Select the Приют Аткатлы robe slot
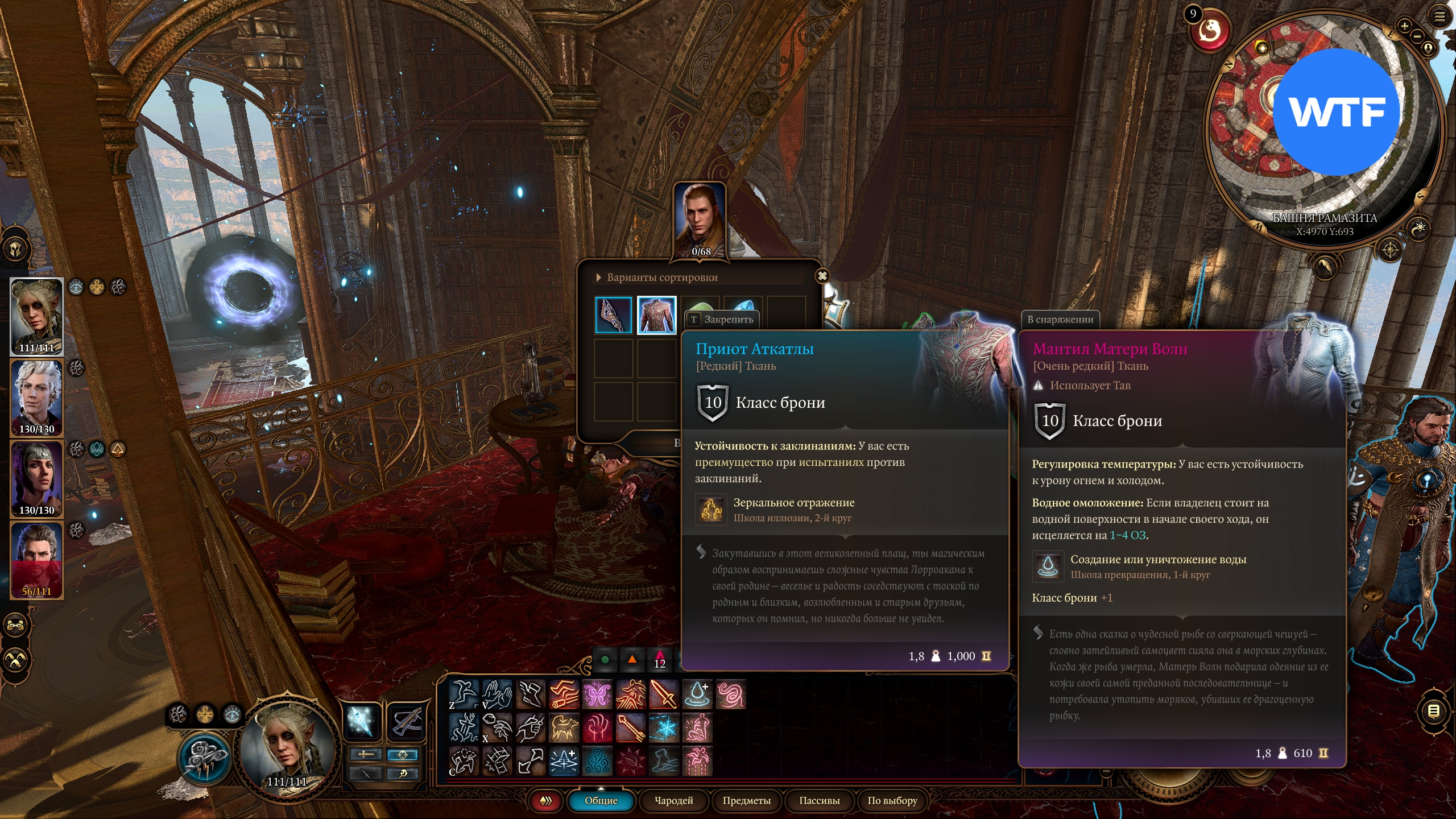 click(656, 315)
